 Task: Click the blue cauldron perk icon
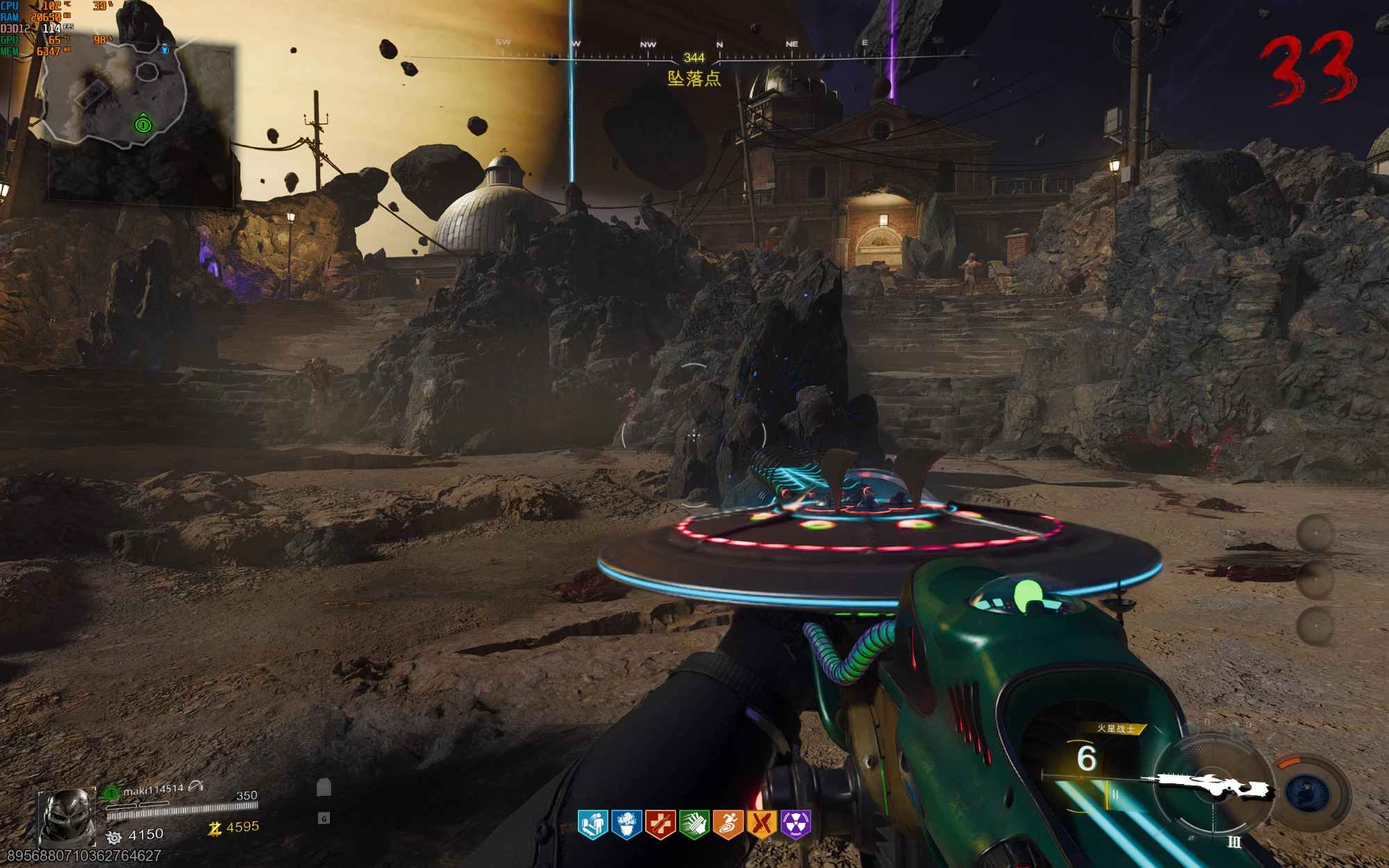[626, 825]
